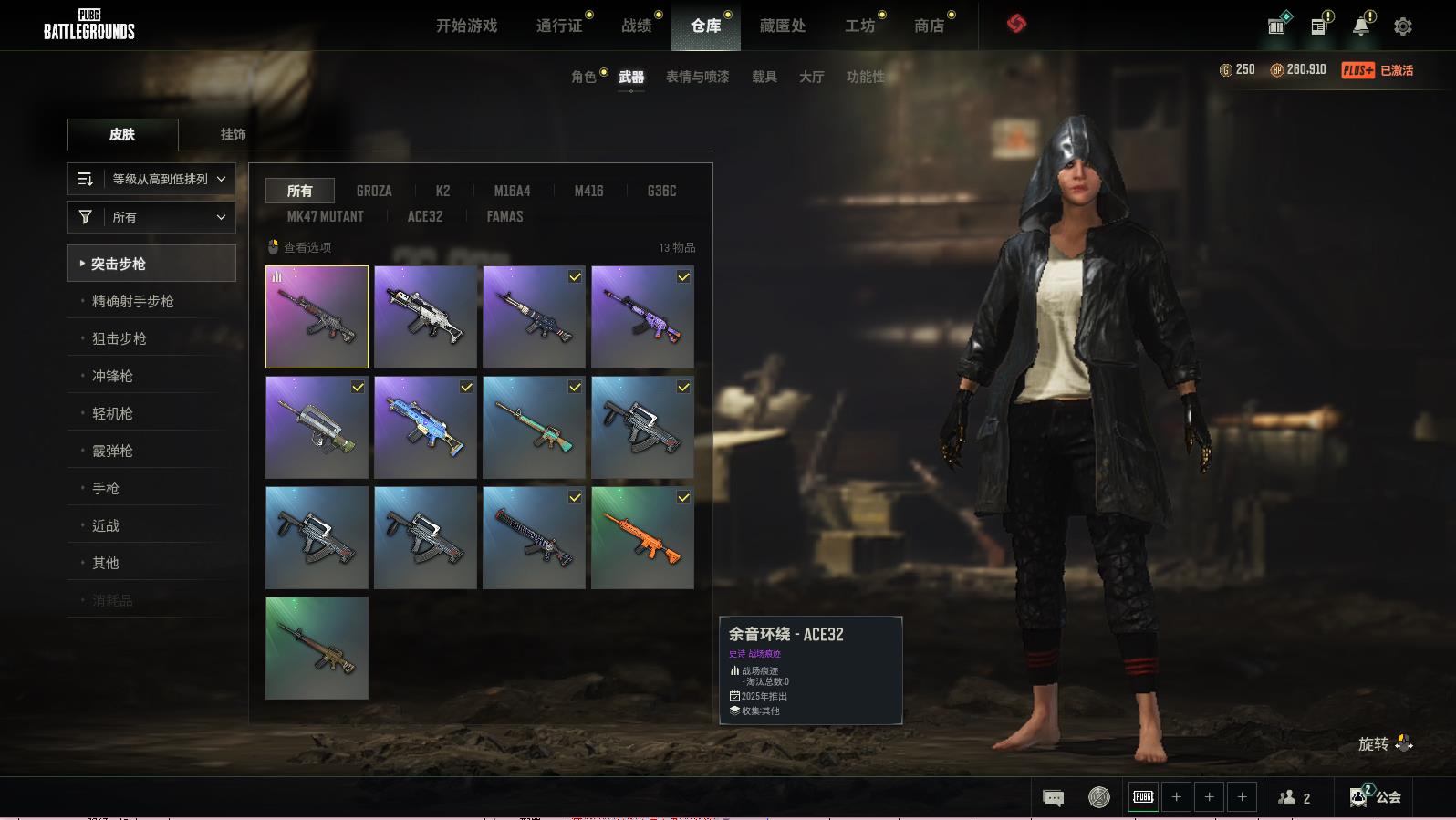Expand the 等级从高到低排列 sort dropdown
1456x820 pixels.
[151, 179]
